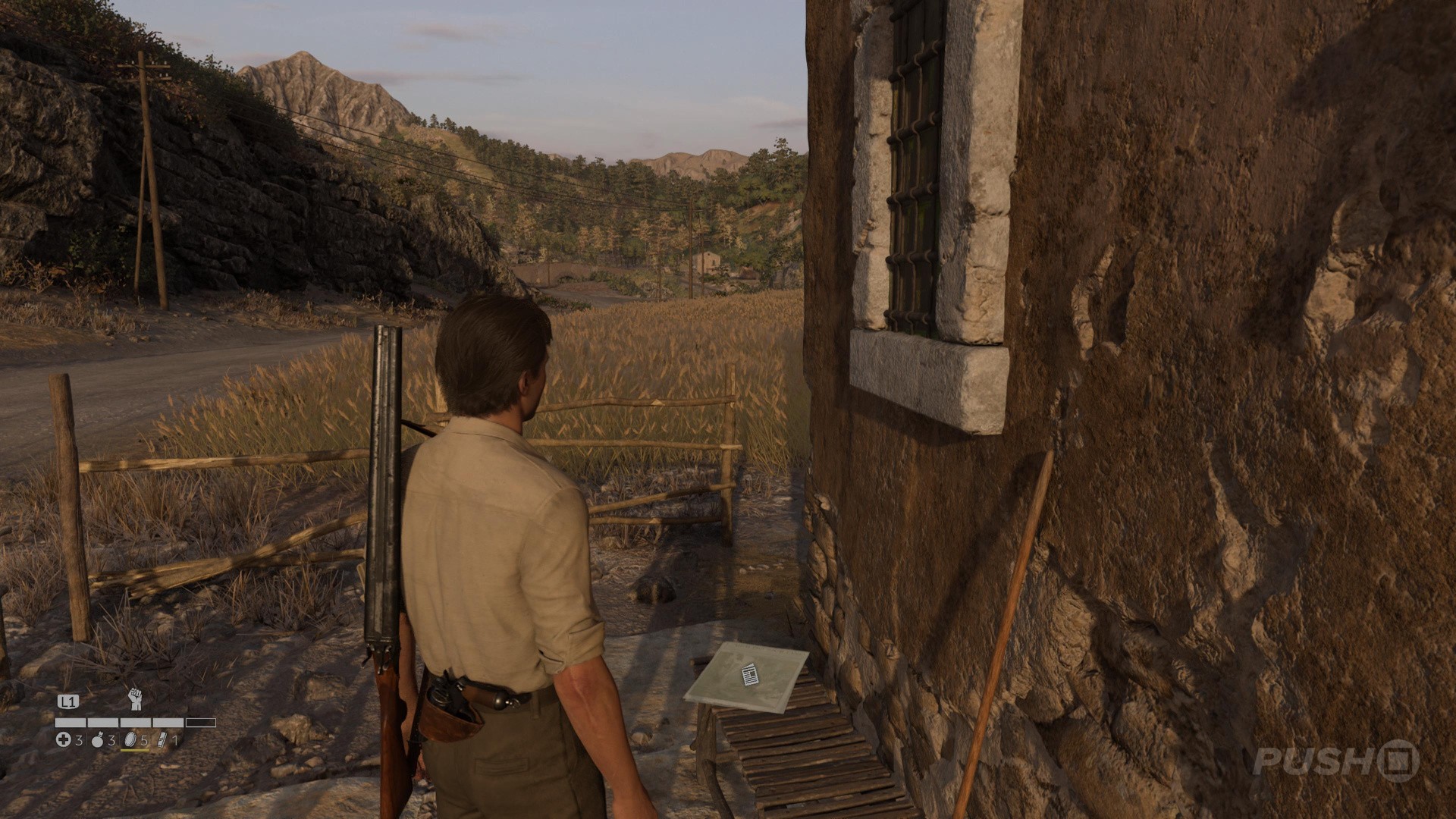Collect the newspaper icon on the bench
This screenshot has width=1456, height=819.
click(x=749, y=674)
